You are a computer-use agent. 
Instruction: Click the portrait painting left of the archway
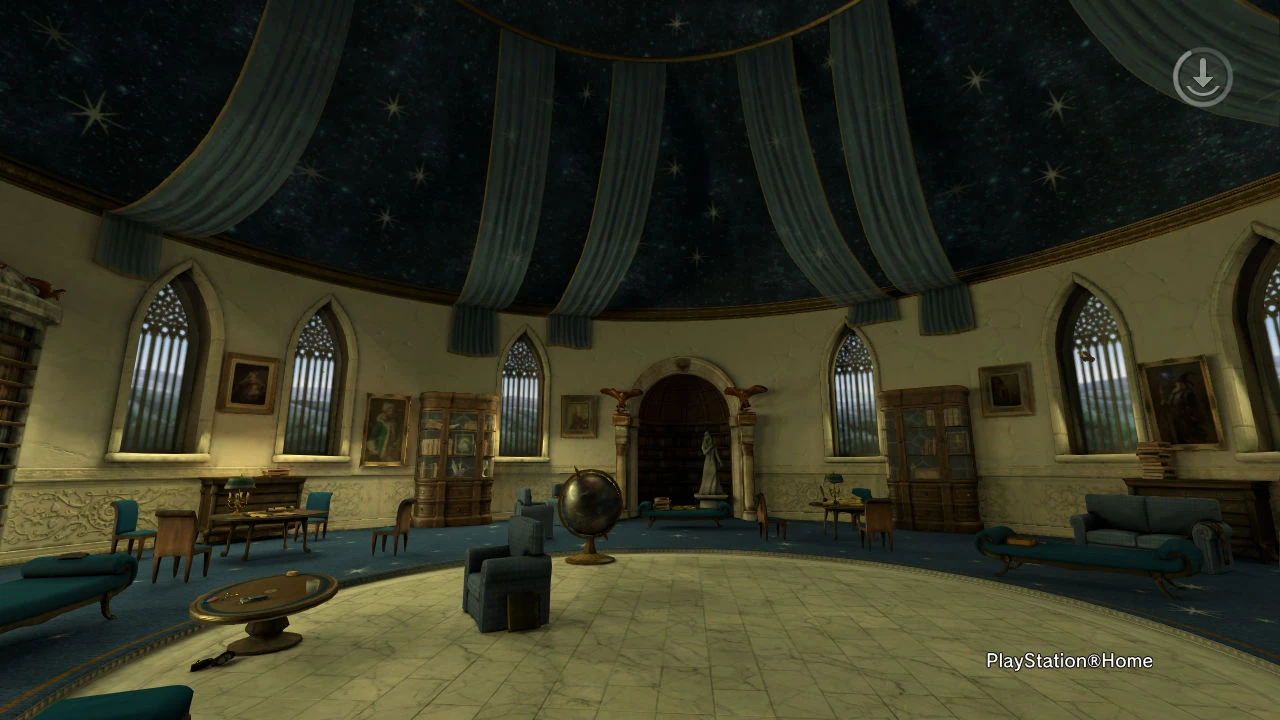[580, 417]
